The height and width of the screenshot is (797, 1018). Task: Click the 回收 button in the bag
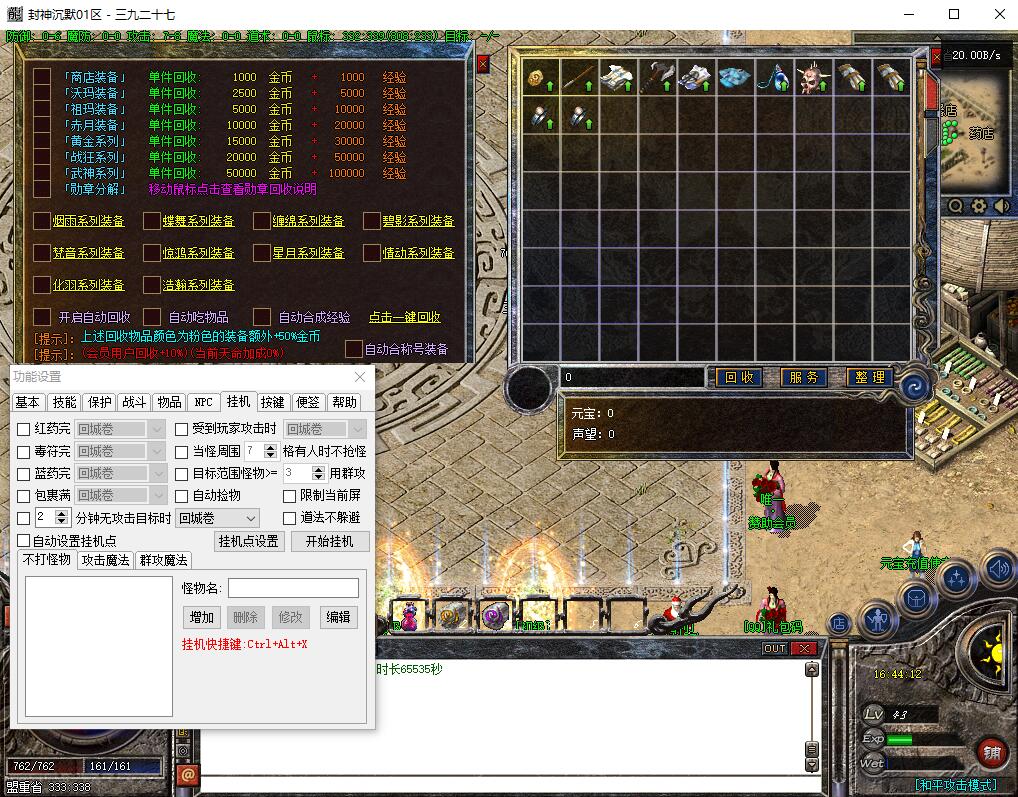pos(739,377)
